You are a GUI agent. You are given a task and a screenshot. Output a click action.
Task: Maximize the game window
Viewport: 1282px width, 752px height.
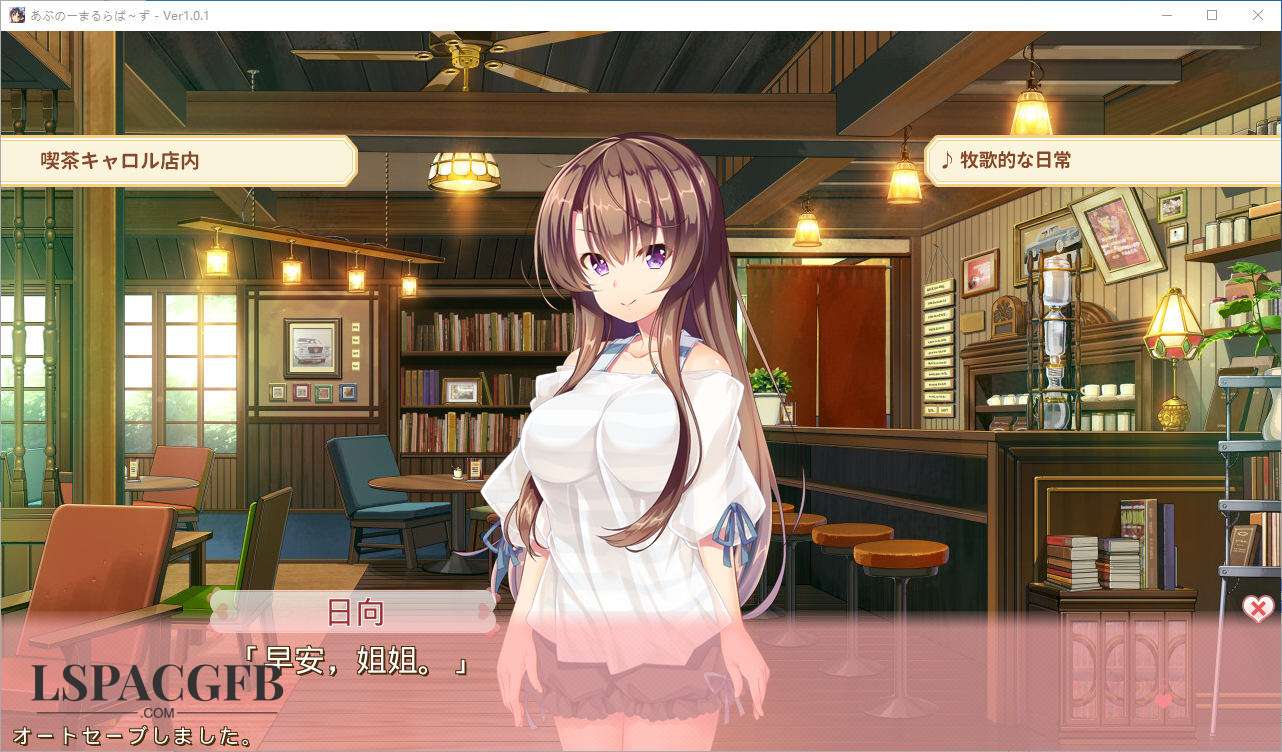(x=1212, y=15)
